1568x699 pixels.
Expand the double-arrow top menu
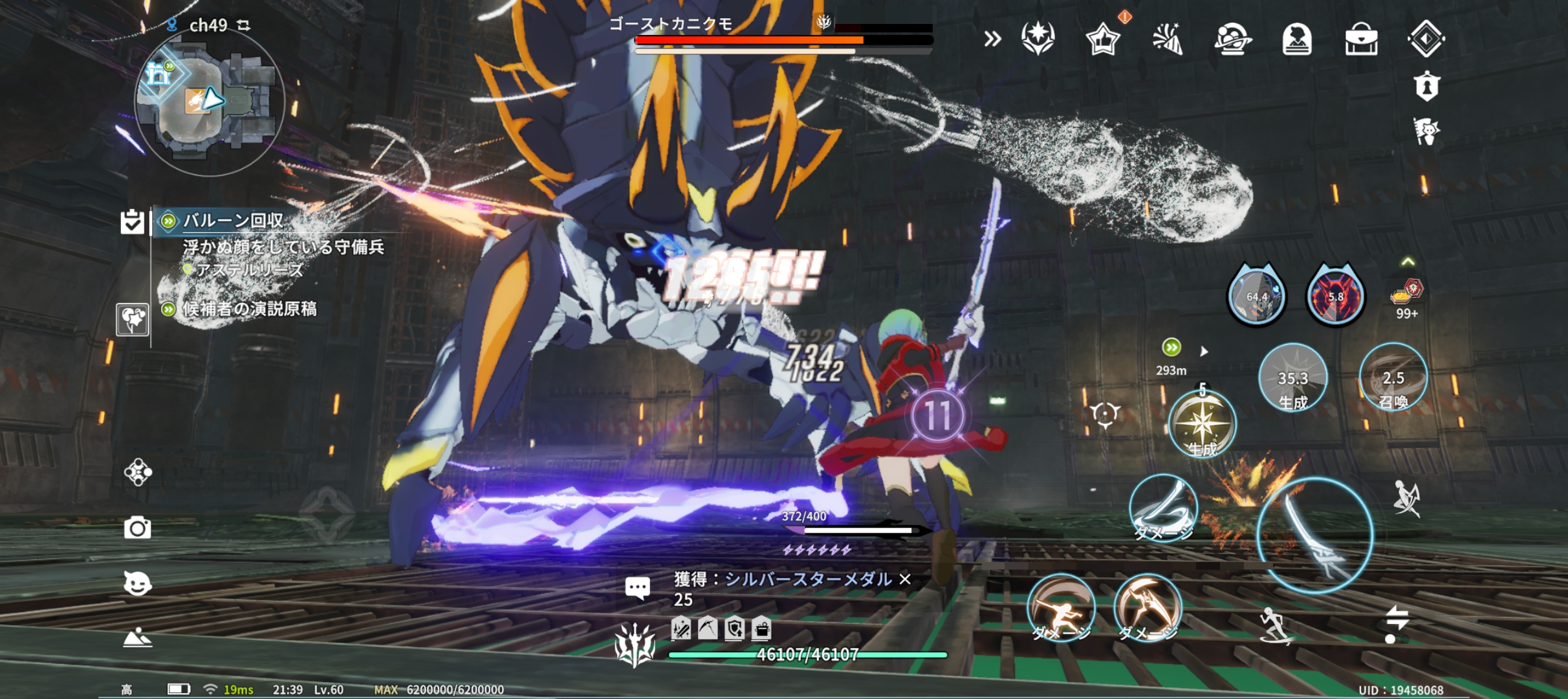(x=992, y=39)
